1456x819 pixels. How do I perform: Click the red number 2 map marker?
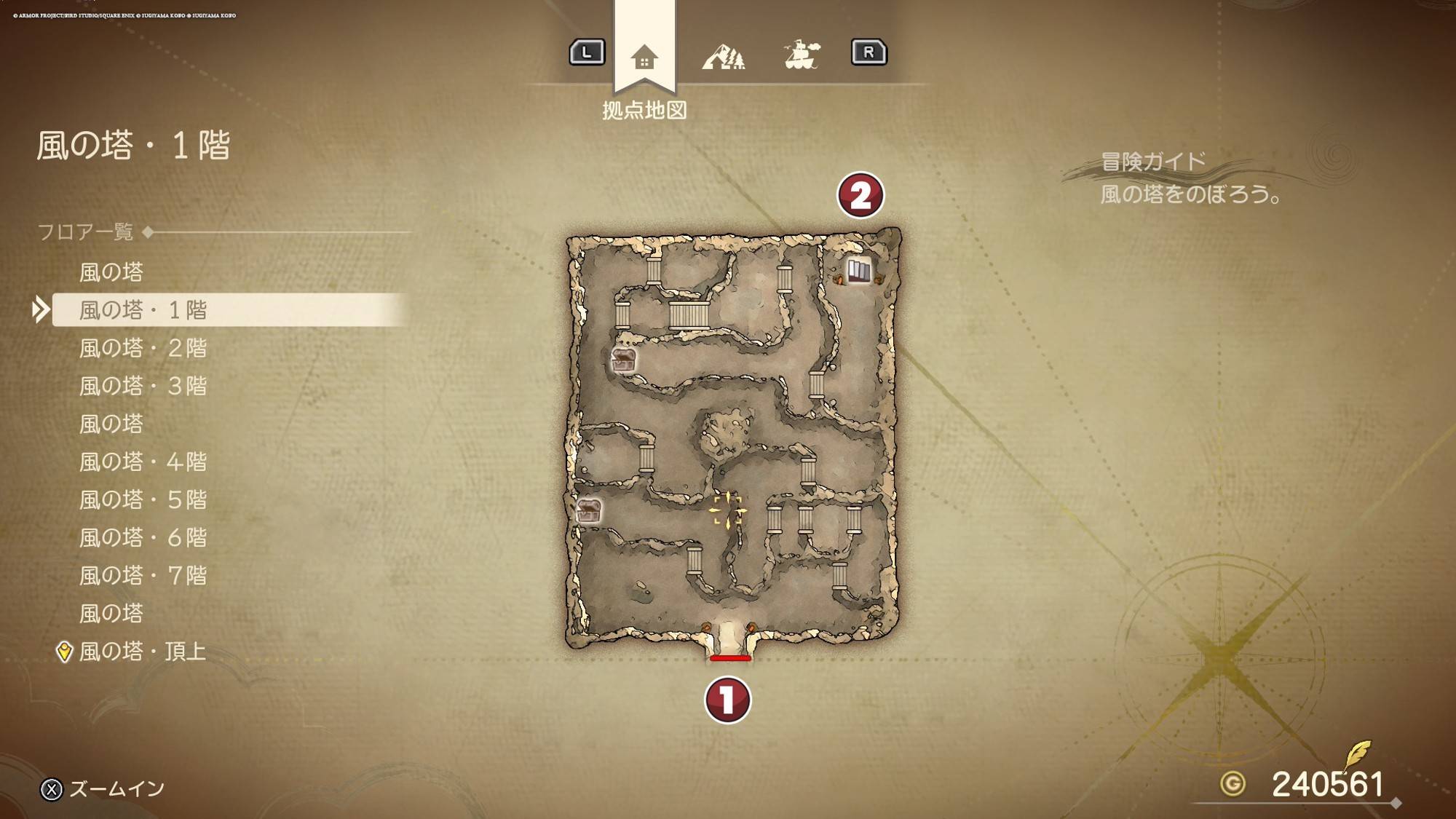tap(860, 195)
